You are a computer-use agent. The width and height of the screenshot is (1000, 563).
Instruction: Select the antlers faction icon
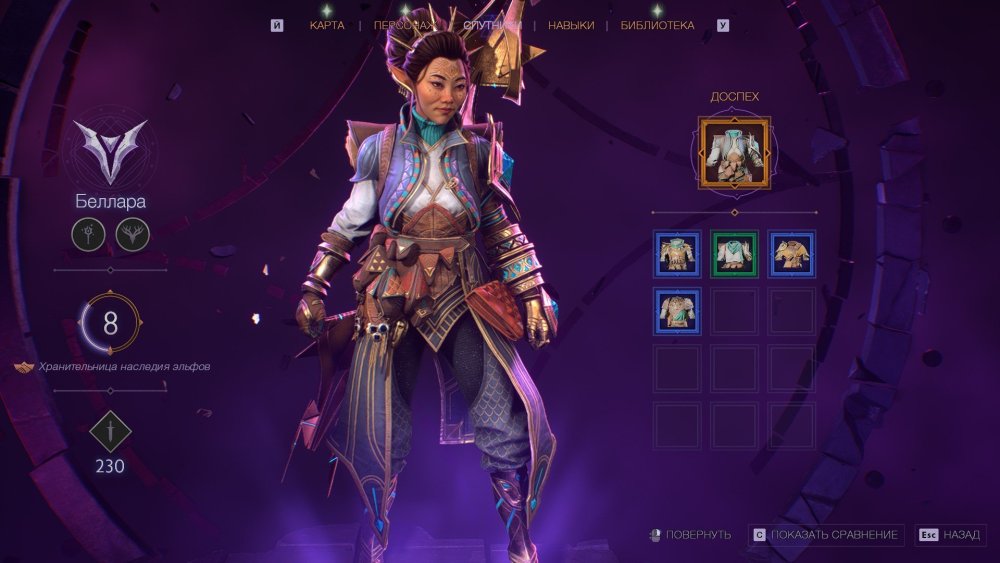[x=131, y=236]
